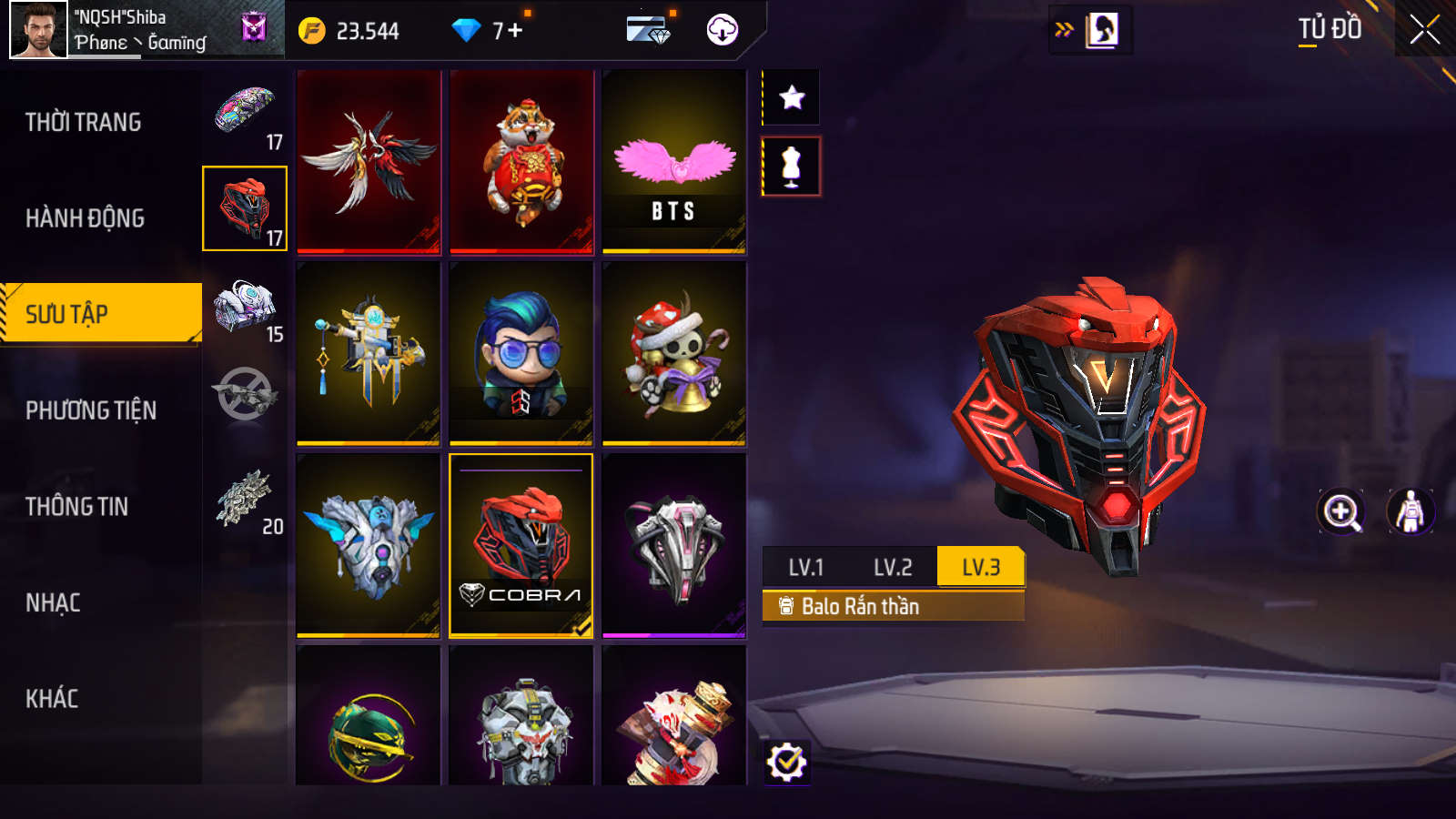
Task: Select the Phương Tiện menu entry
Action: [91, 410]
